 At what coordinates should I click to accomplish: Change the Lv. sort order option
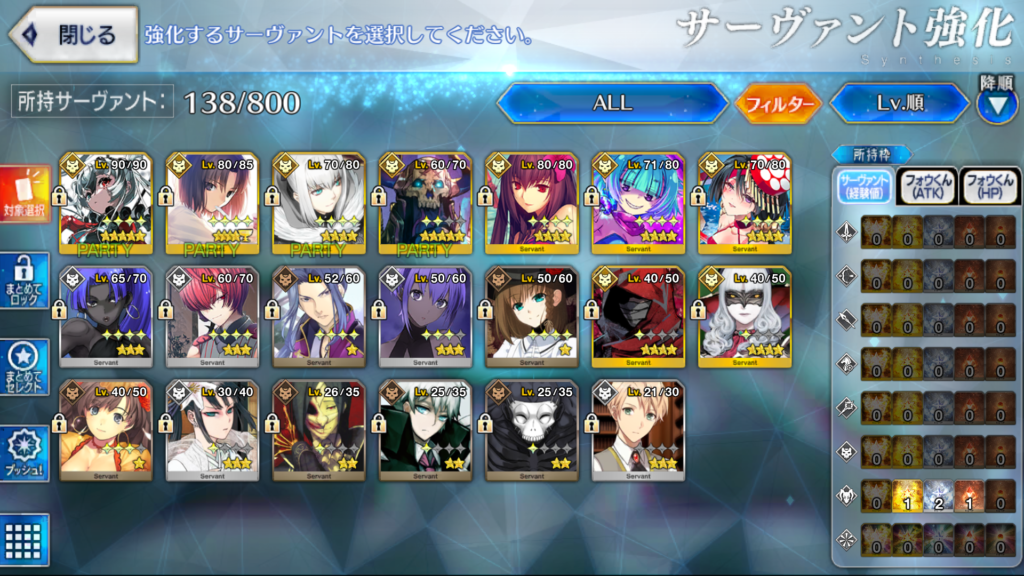898,103
